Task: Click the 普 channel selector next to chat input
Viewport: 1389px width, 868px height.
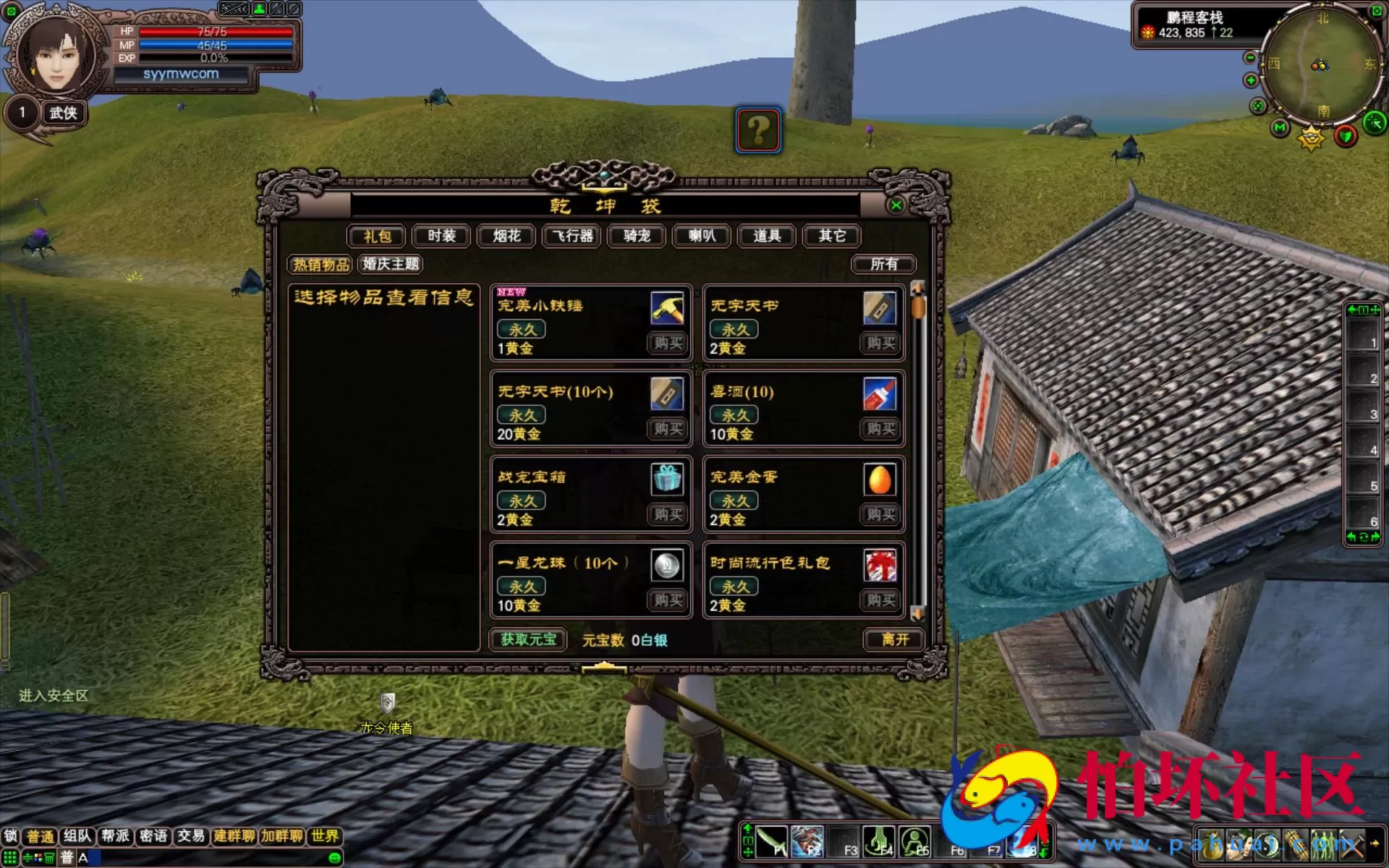Action: click(68, 856)
